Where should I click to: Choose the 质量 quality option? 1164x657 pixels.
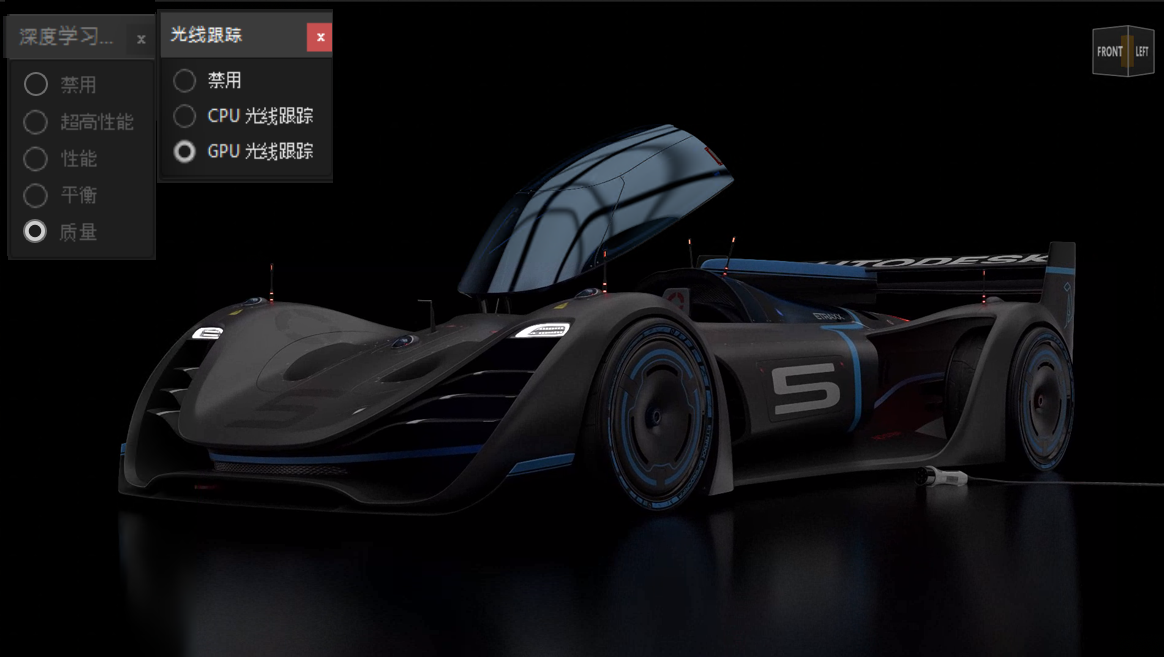pyautogui.click(x=36, y=232)
